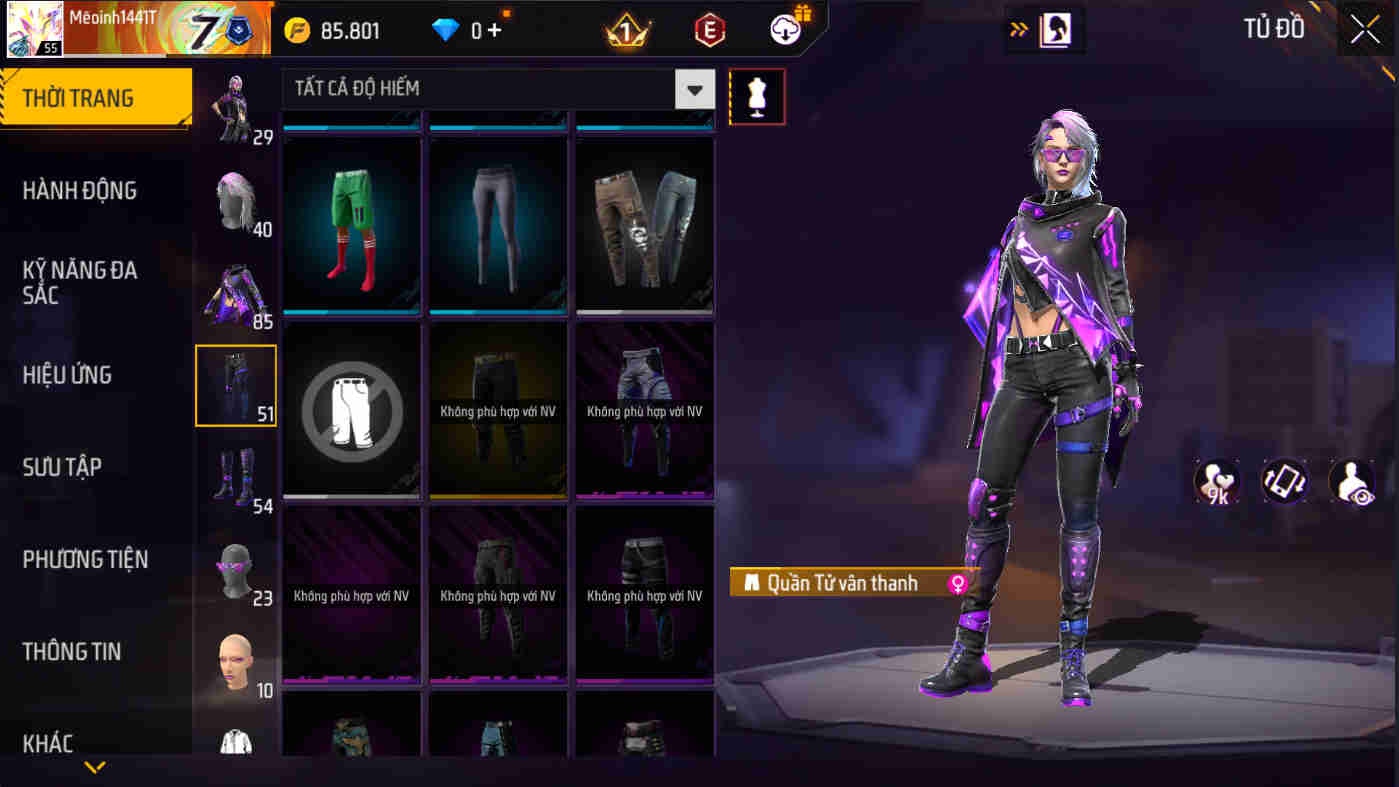Click the cloud download gift icon
1399x787 pixels.
786,28
